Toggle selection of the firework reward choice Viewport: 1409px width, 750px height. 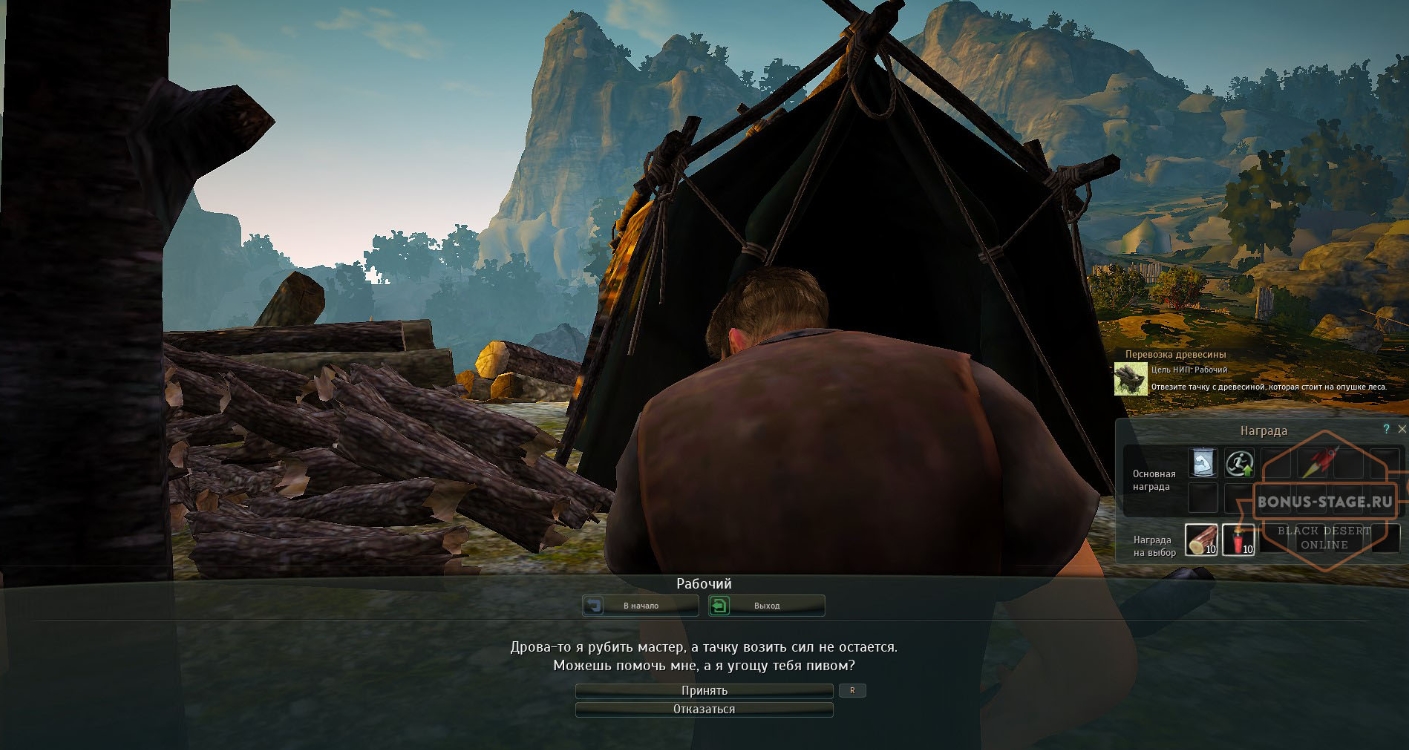(x=1240, y=540)
